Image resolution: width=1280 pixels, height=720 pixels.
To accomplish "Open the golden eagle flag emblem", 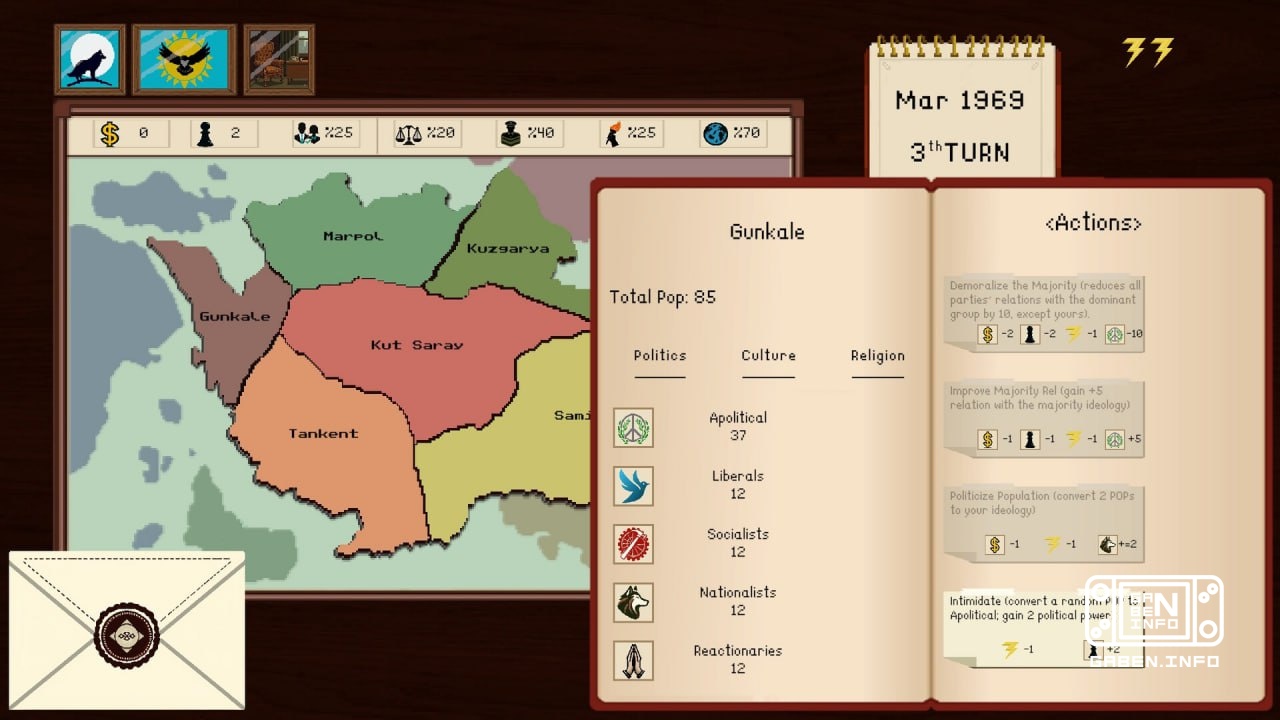I will coord(183,61).
